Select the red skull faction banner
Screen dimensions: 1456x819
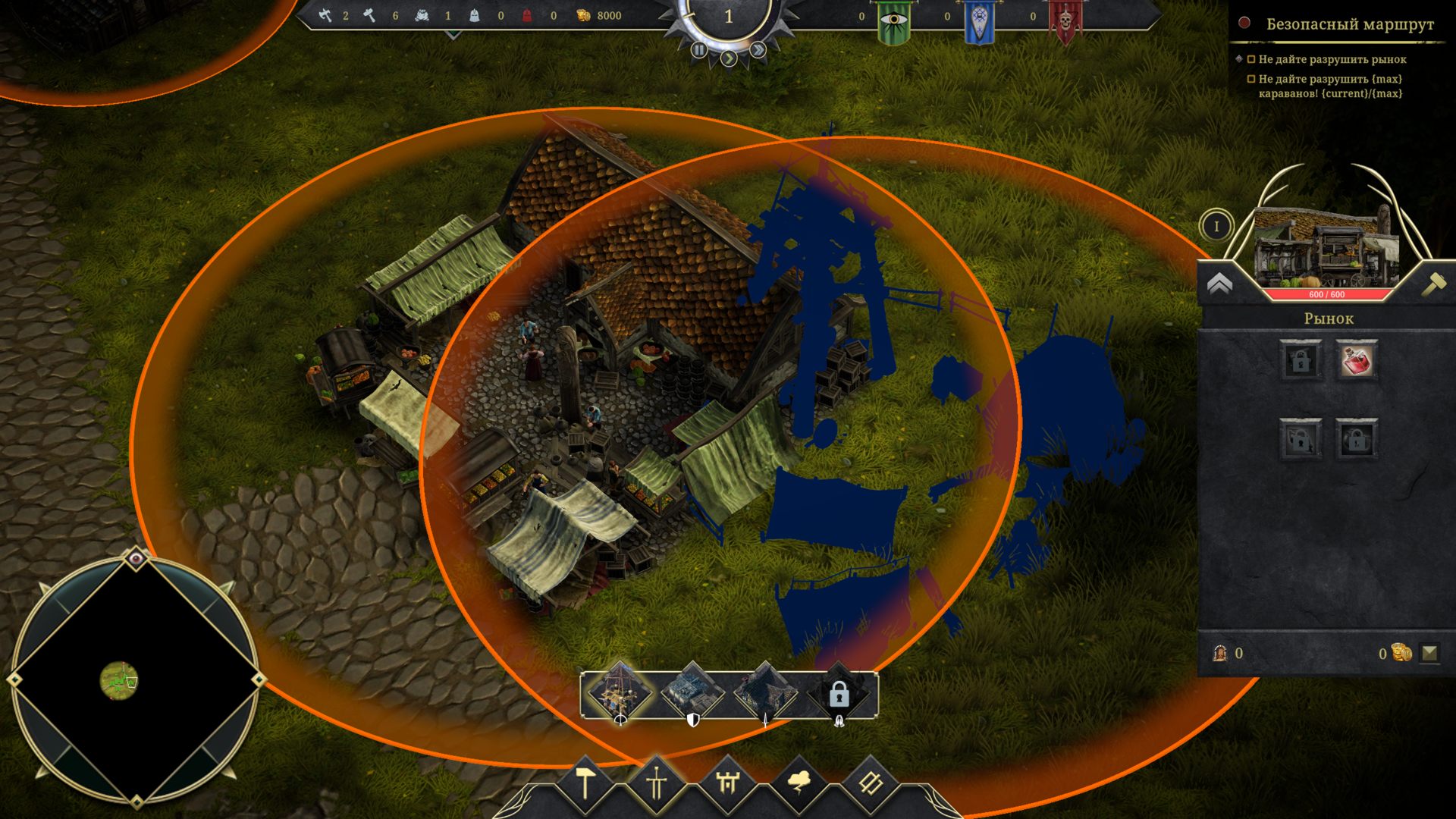(1065, 21)
